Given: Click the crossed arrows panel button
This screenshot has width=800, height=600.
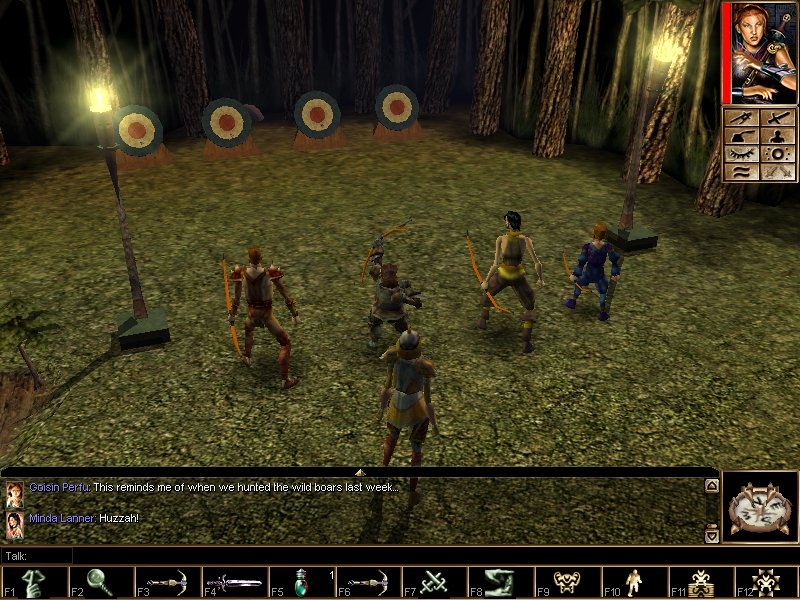Looking at the screenshot, I should 776,171.
